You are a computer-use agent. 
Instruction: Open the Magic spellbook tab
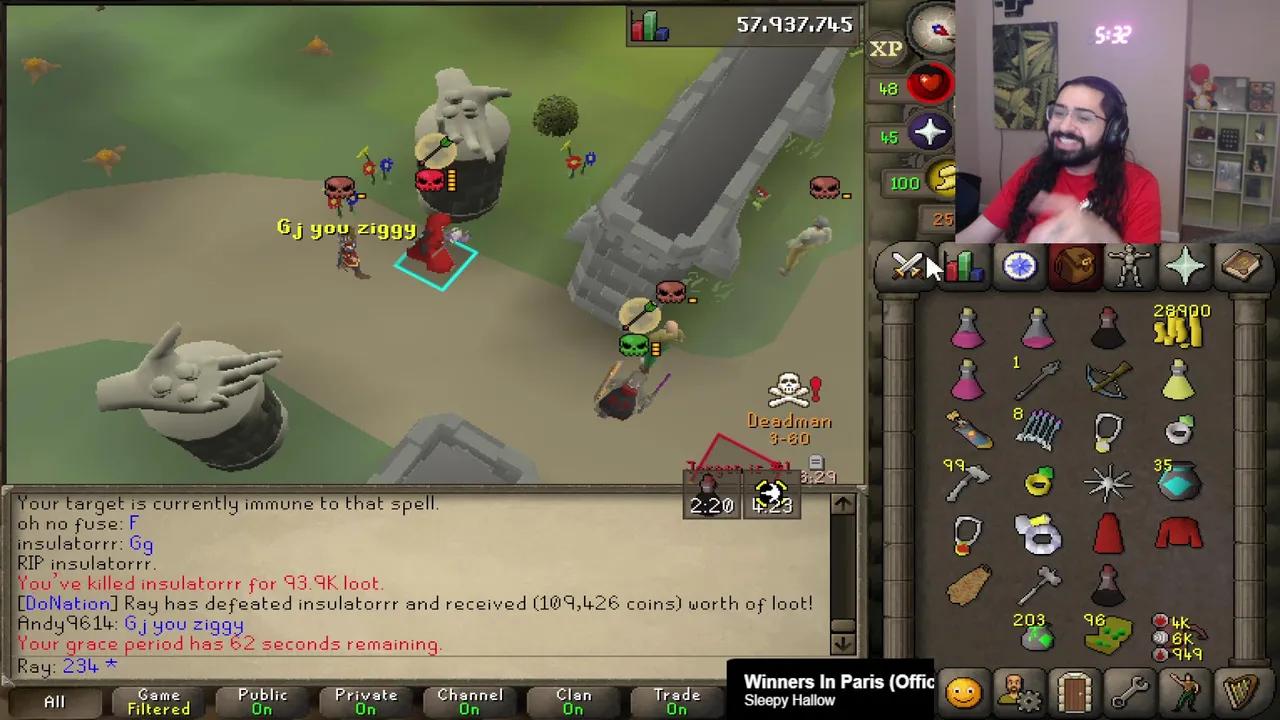click(1240, 265)
